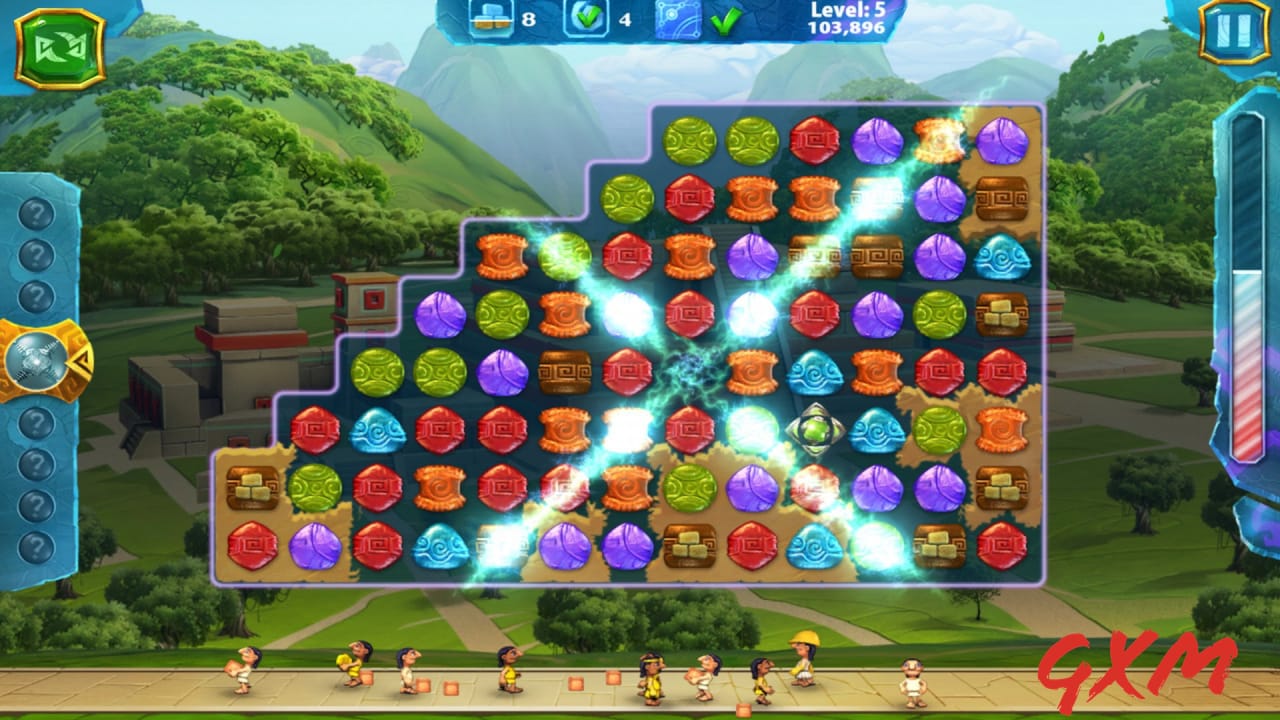Pause the game
Screen dimensions: 1280x720
click(x=1234, y=31)
